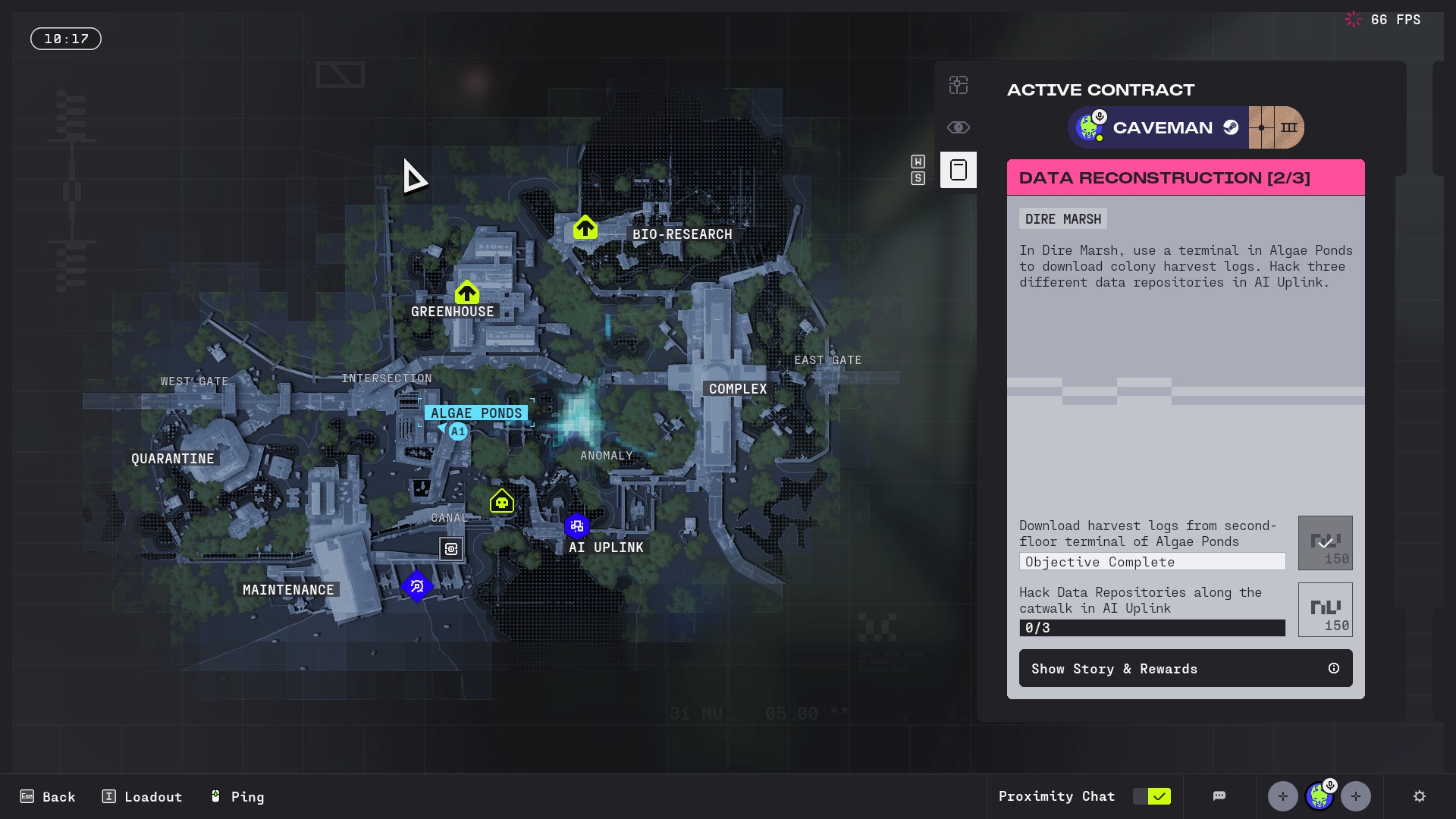This screenshot has width=1456, height=819.
Task: Click the player avatar in squad bar
Action: coord(1319,796)
